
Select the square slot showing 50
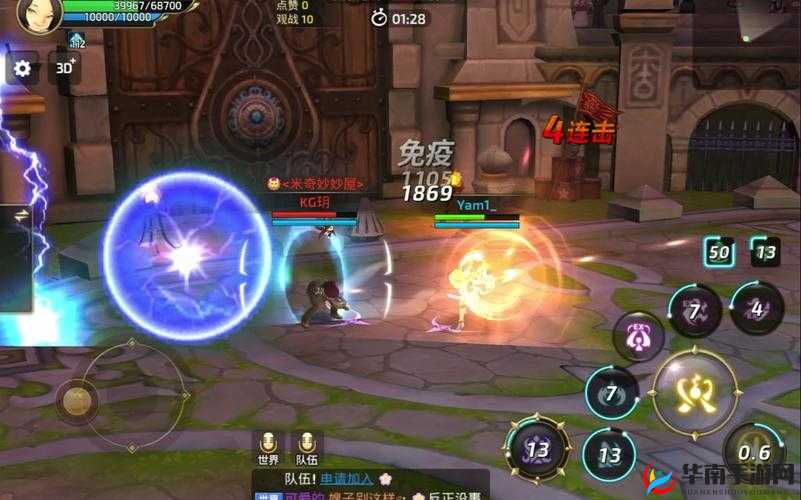719,251
